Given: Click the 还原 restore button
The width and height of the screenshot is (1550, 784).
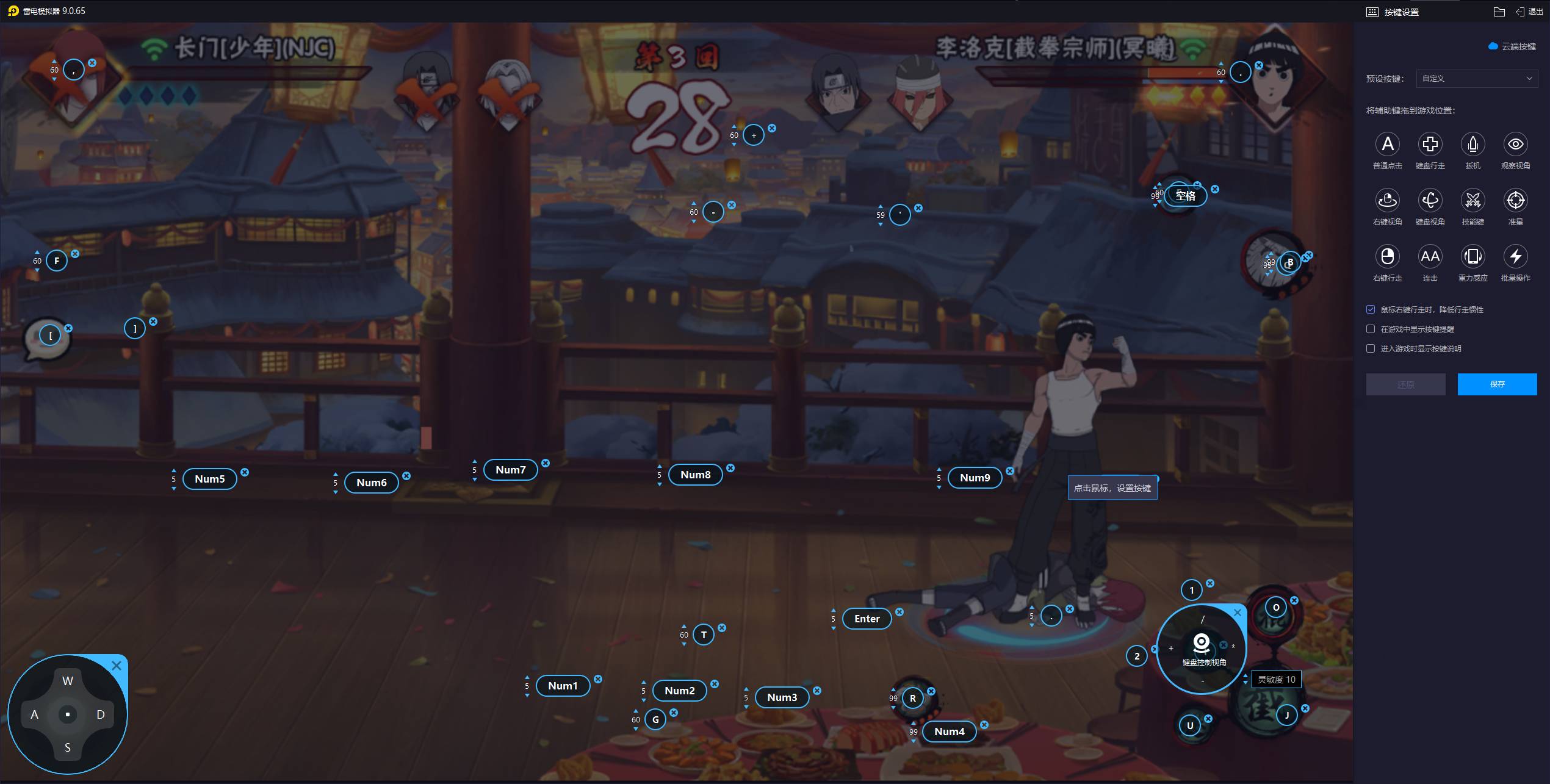Looking at the screenshot, I should coord(1405,384).
